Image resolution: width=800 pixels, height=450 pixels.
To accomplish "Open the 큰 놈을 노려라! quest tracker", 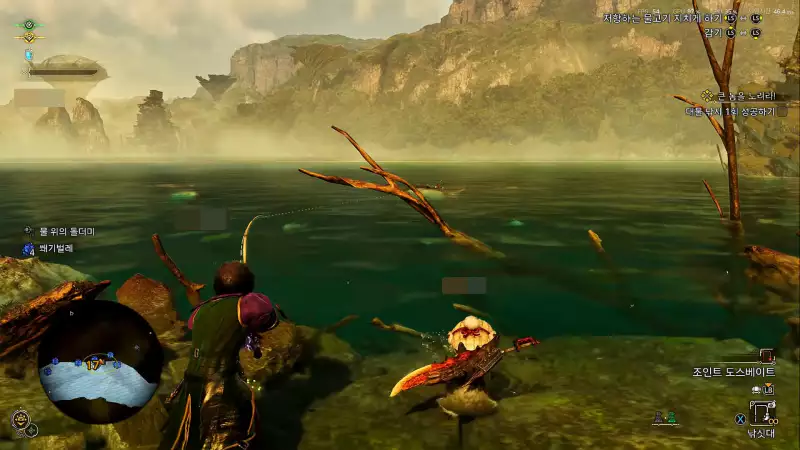I will (742, 96).
